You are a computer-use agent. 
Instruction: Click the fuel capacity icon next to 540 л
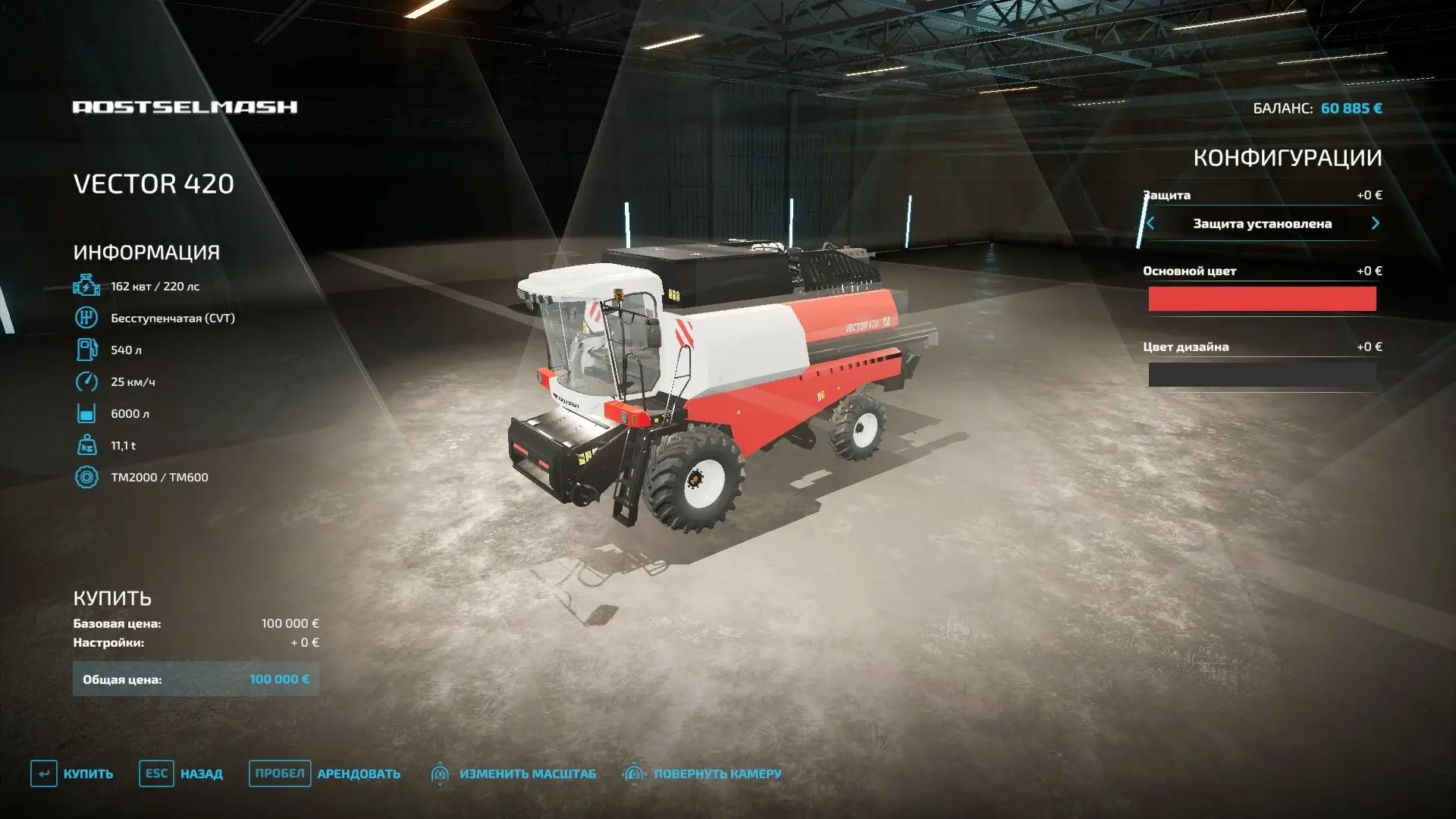coord(86,350)
